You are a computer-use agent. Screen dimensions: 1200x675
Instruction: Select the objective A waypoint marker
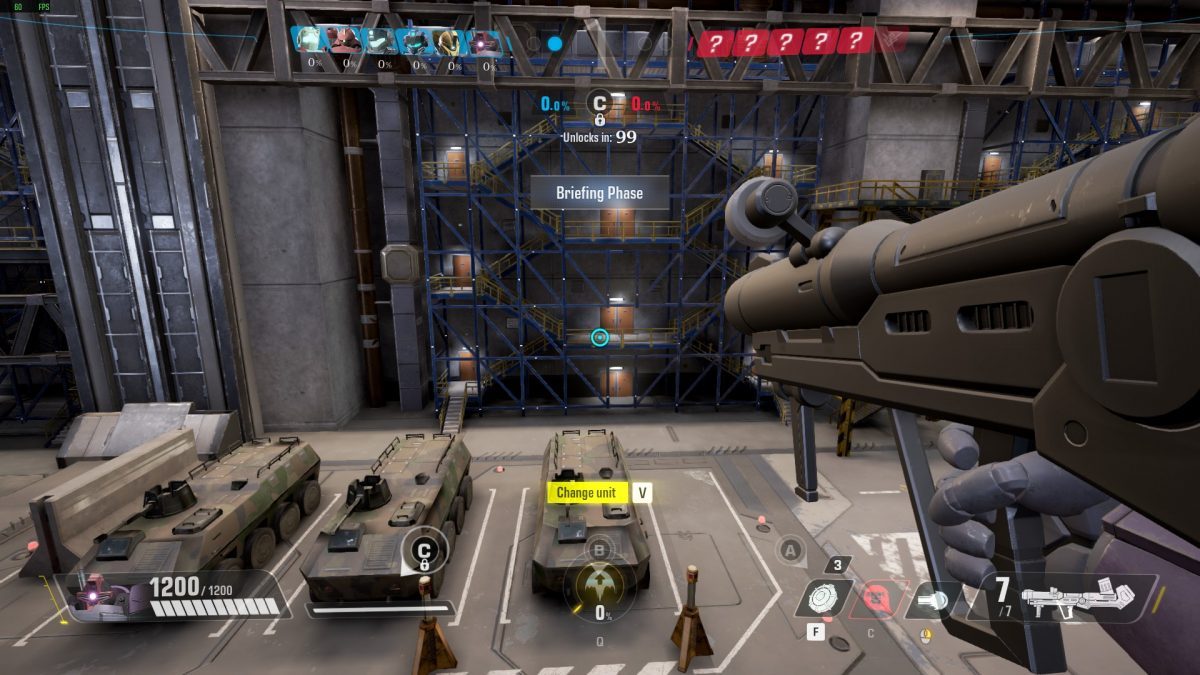(x=791, y=548)
